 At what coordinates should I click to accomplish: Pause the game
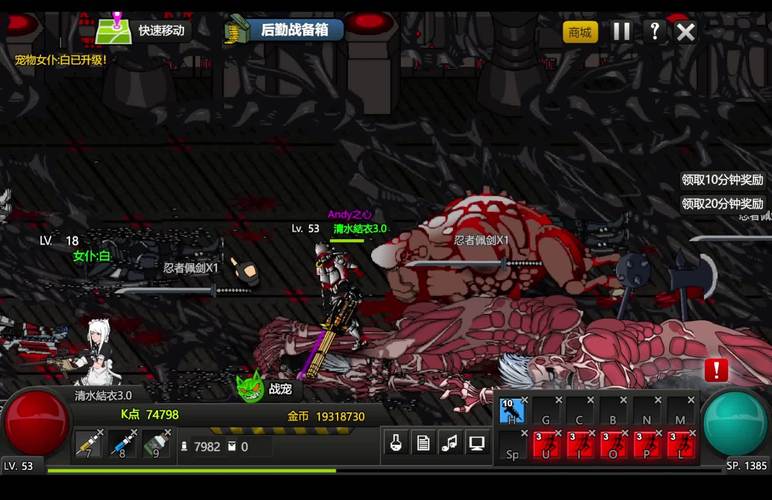pos(622,31)
